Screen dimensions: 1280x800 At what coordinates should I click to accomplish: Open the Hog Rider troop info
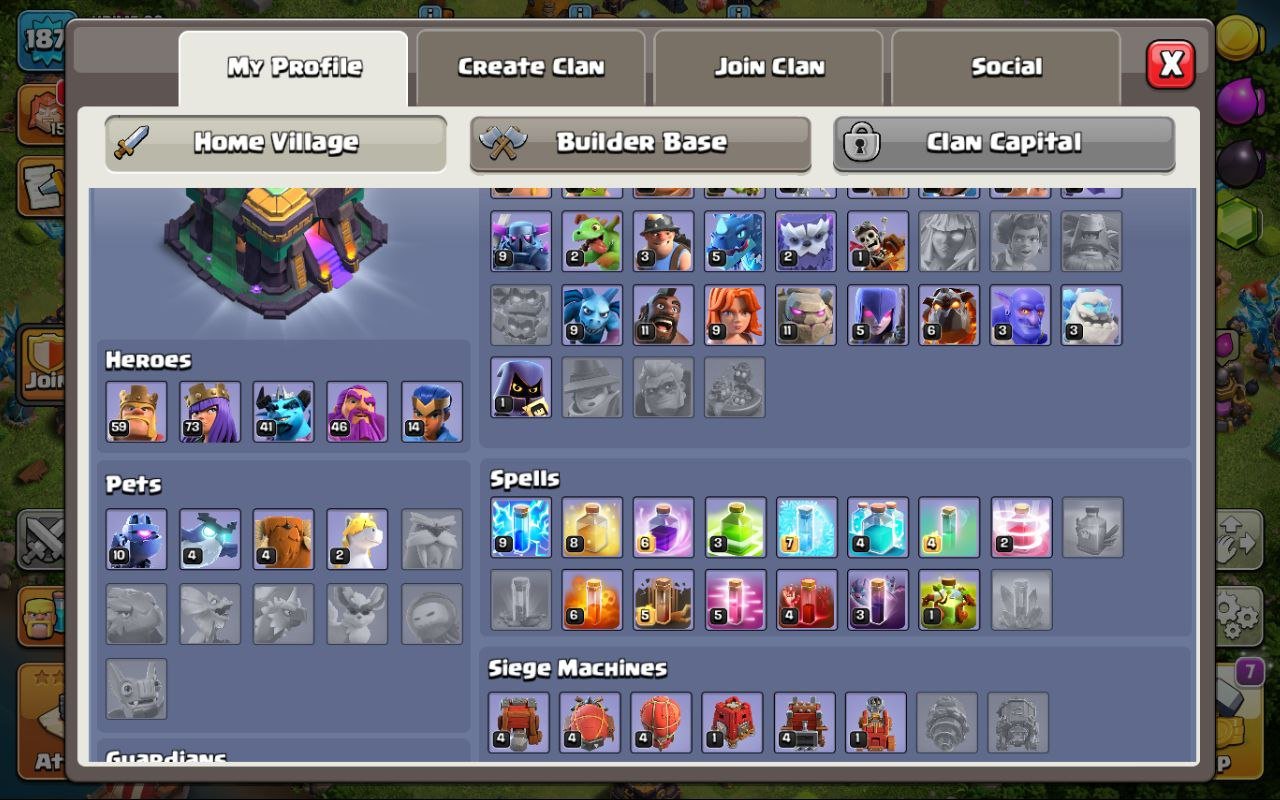665,315
